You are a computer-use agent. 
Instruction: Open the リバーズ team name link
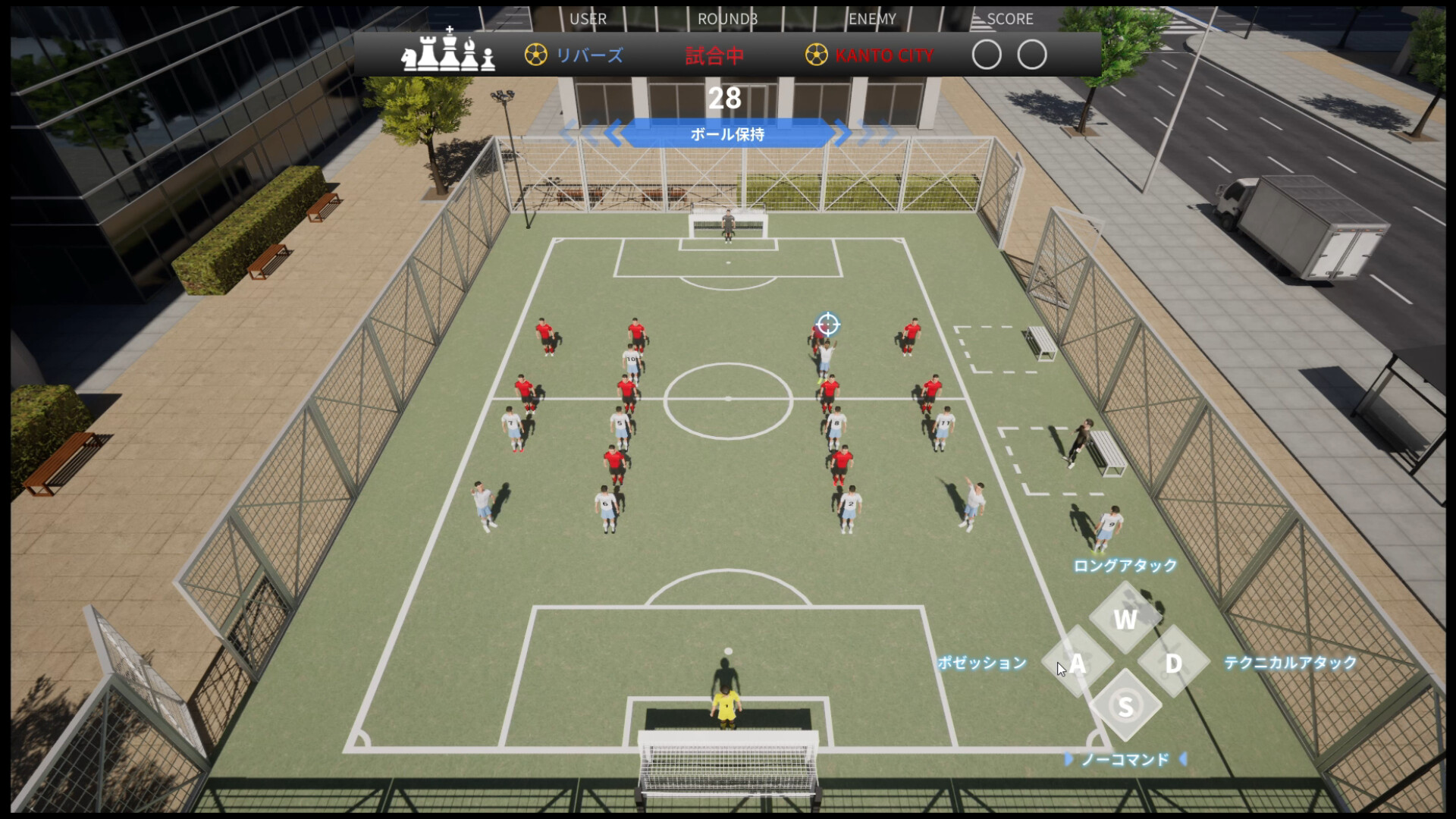[591, 54]
